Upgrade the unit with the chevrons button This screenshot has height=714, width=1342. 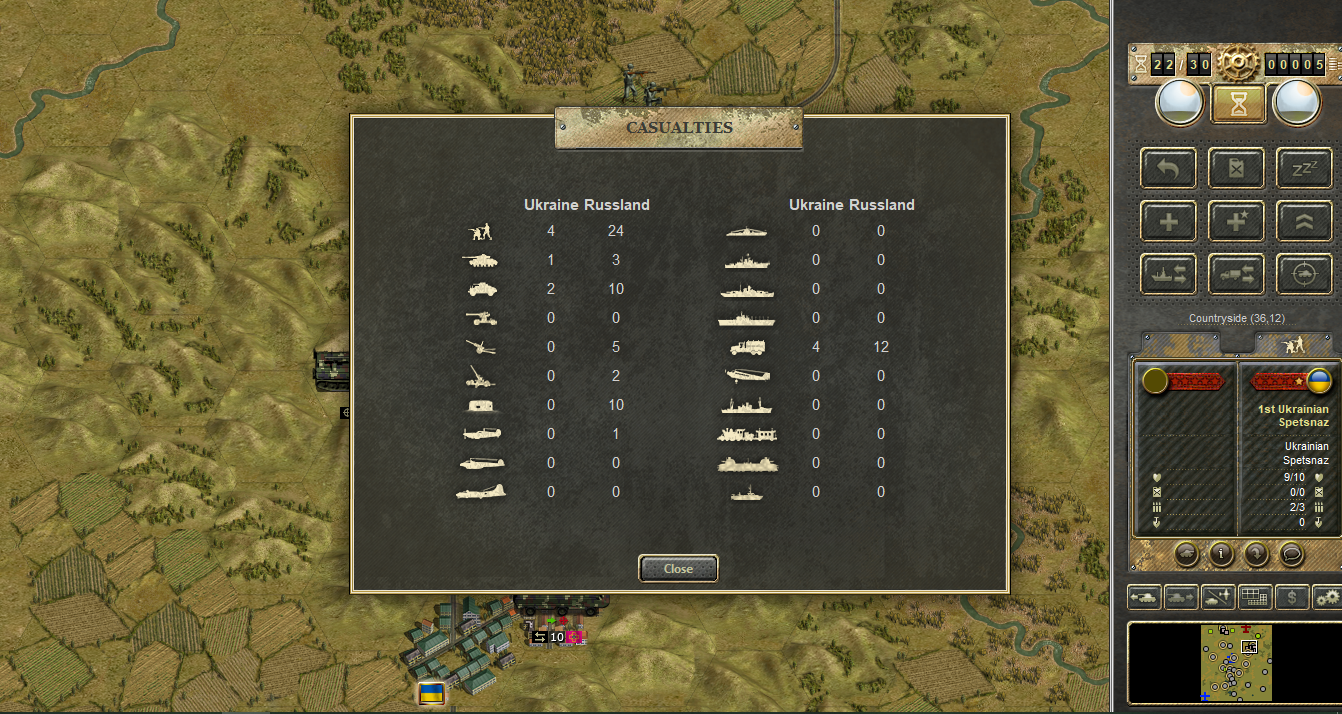(x=1304, y=221)
